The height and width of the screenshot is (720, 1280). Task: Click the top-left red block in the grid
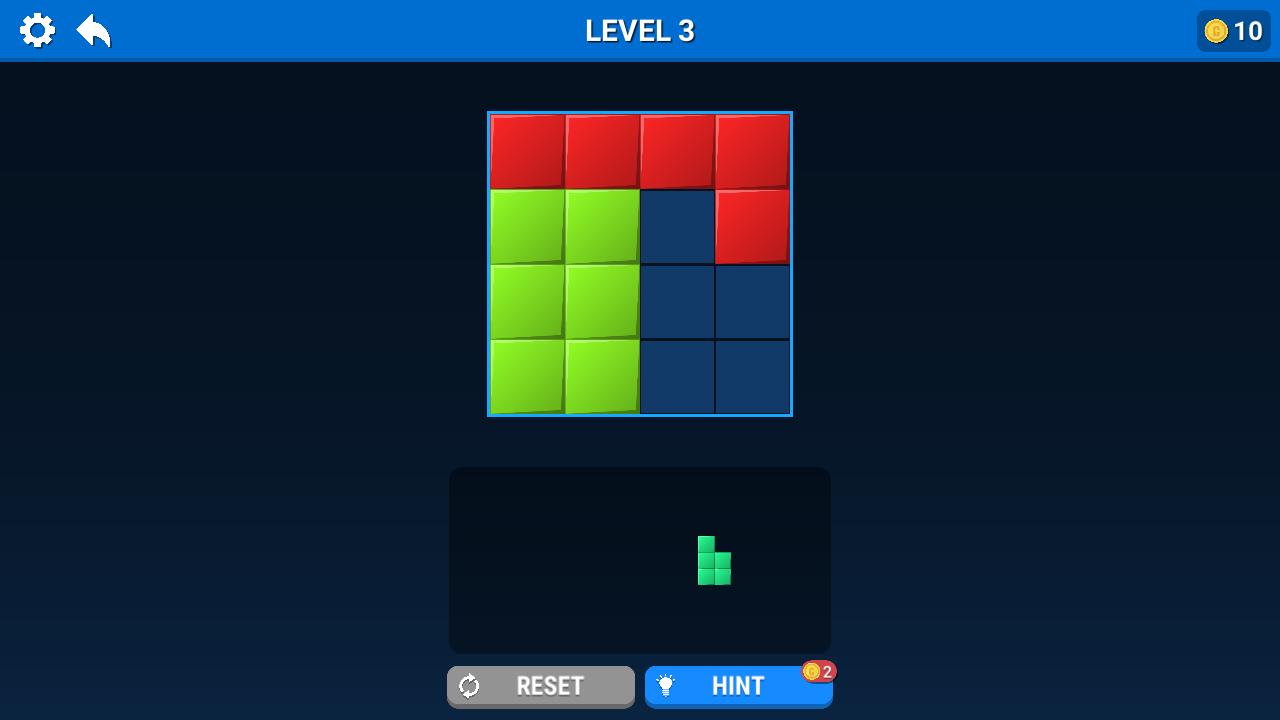[x=527, y=150]
